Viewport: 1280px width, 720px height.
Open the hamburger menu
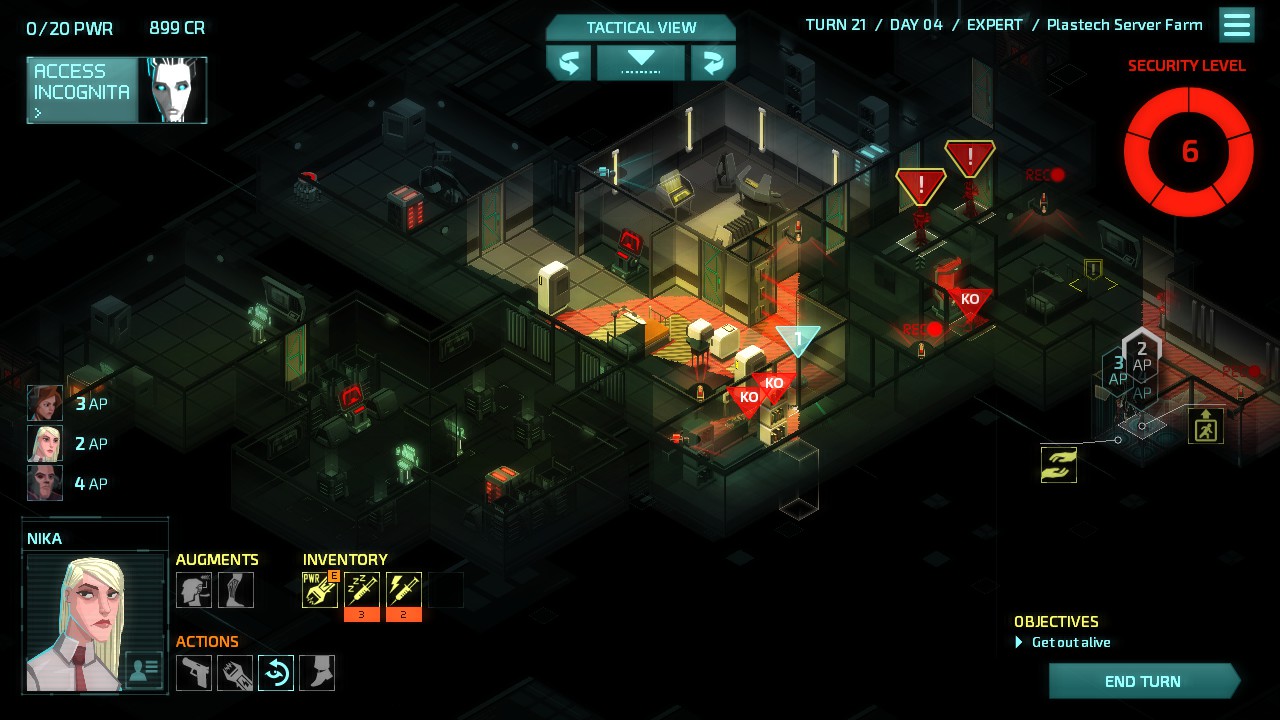point(1237,25)
